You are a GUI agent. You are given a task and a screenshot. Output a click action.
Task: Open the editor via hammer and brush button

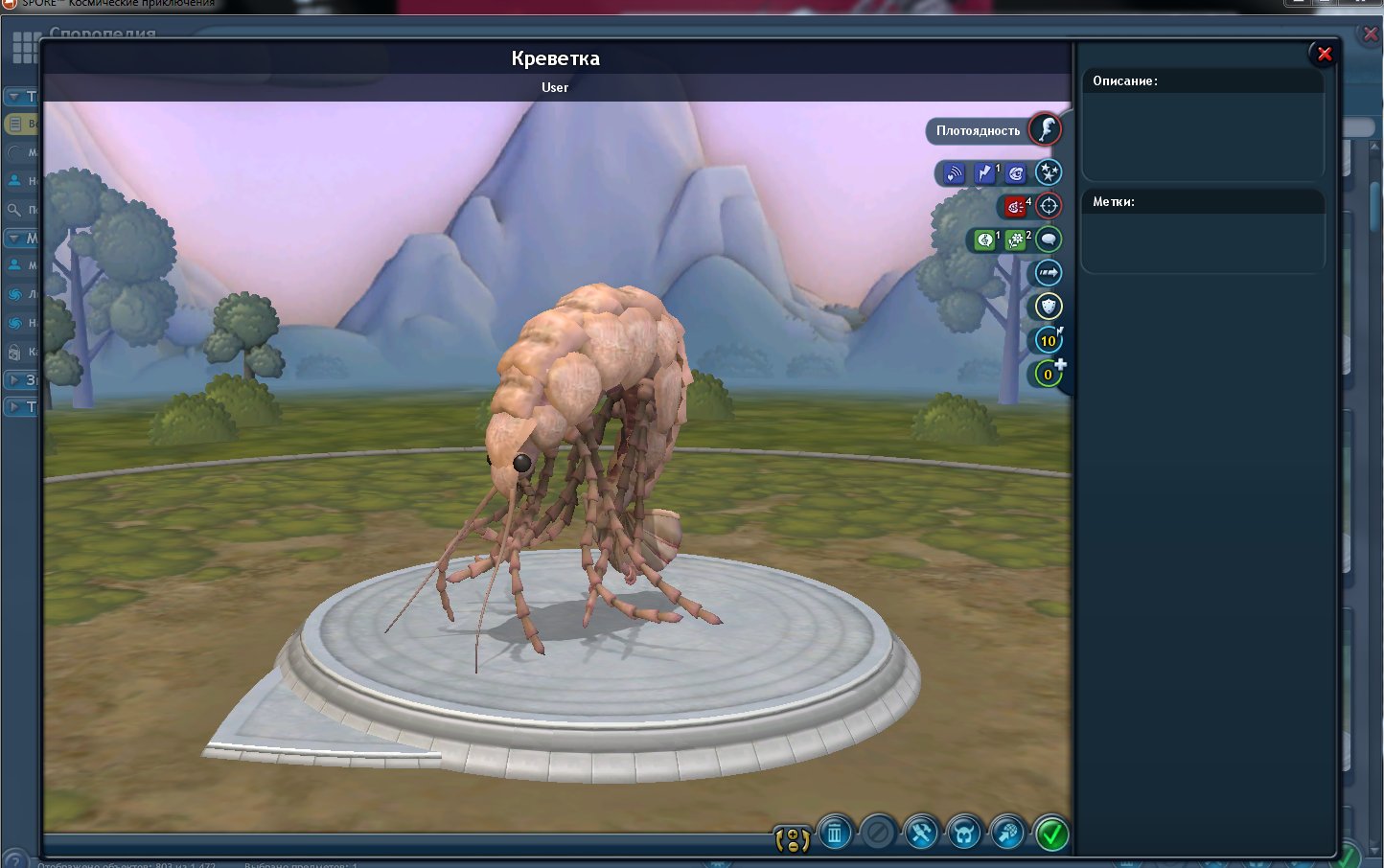(x=921, y=834)
